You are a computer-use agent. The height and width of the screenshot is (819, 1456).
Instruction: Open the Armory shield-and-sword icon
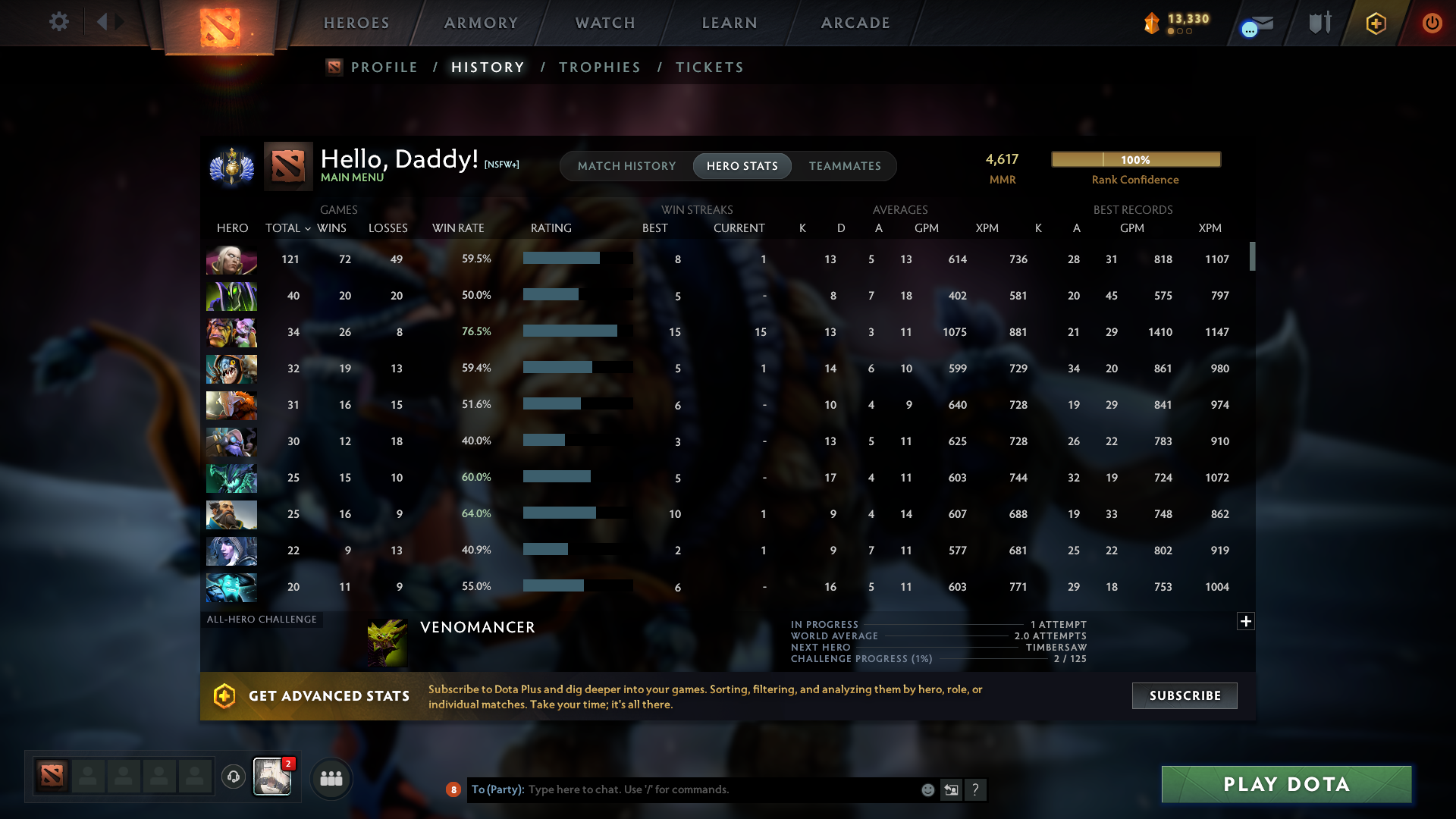point(1319,23)
